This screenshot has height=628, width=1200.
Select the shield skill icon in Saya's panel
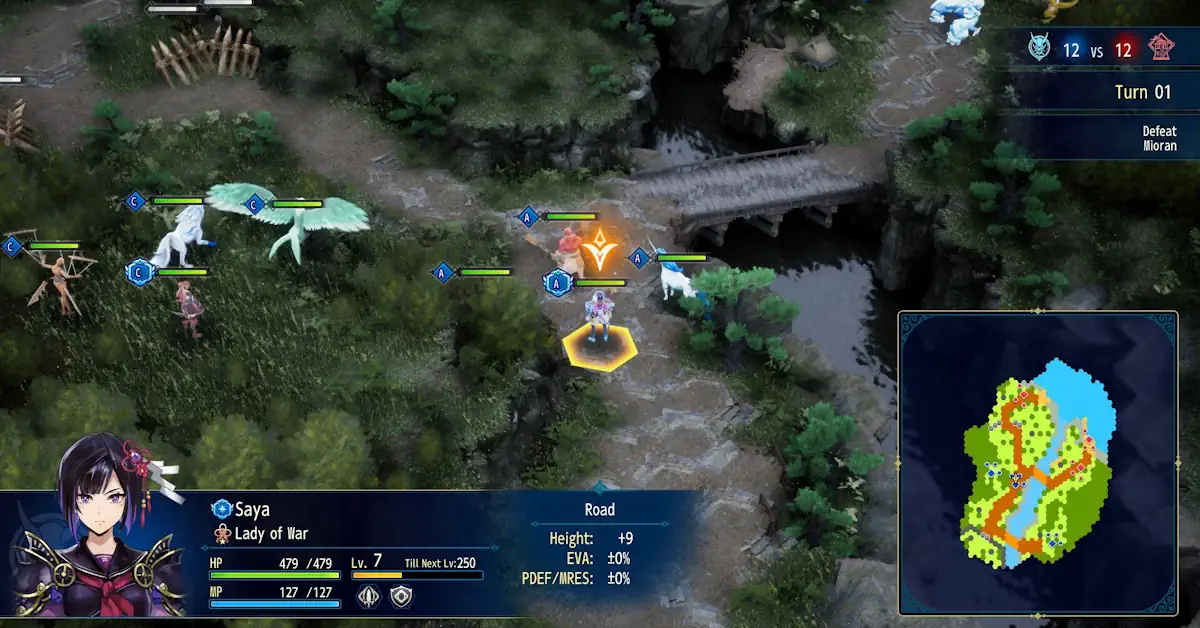[399, 596]
